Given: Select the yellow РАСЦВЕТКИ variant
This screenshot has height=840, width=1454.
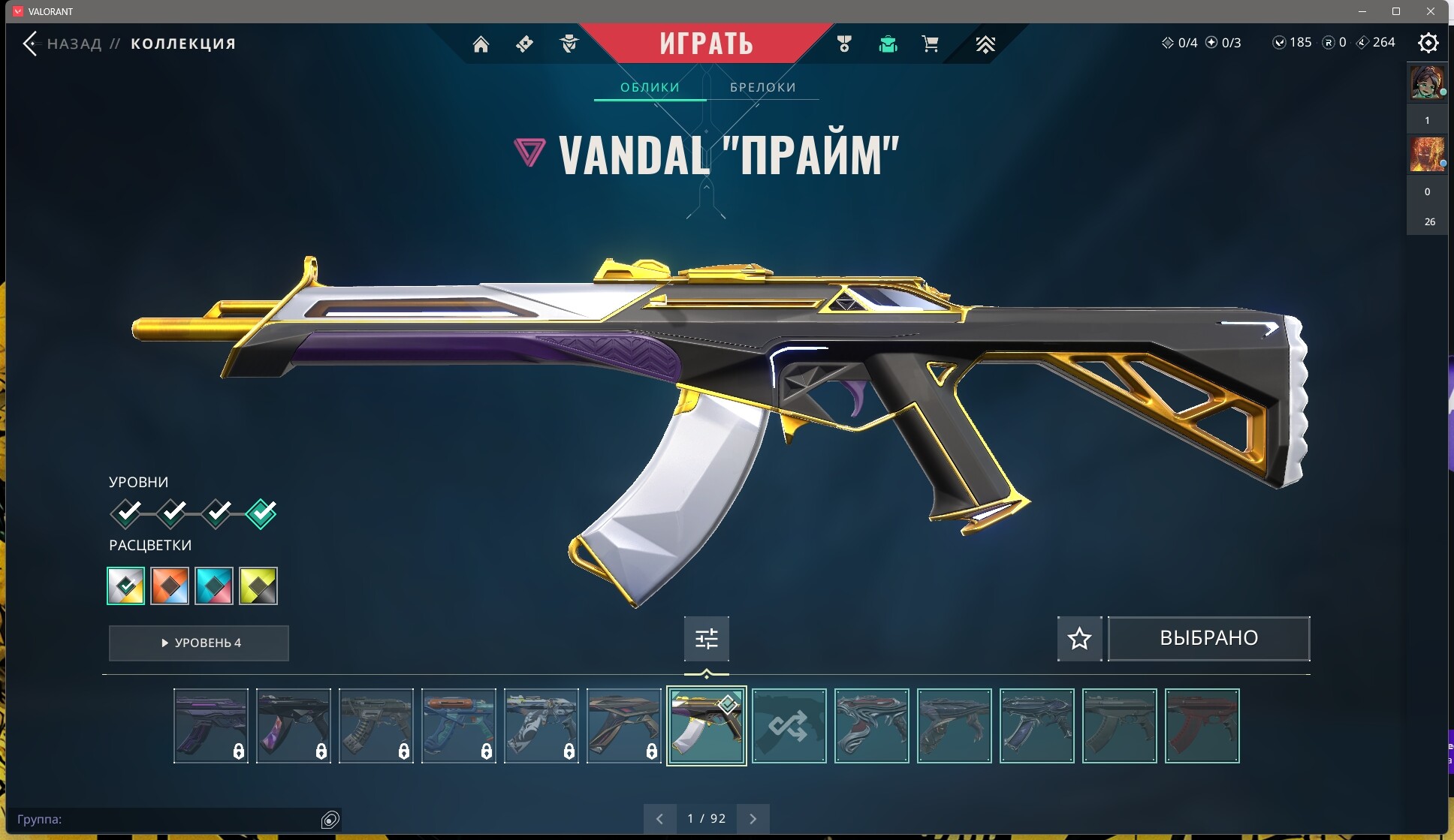Looking at the screenshot, I should [259, 586].
